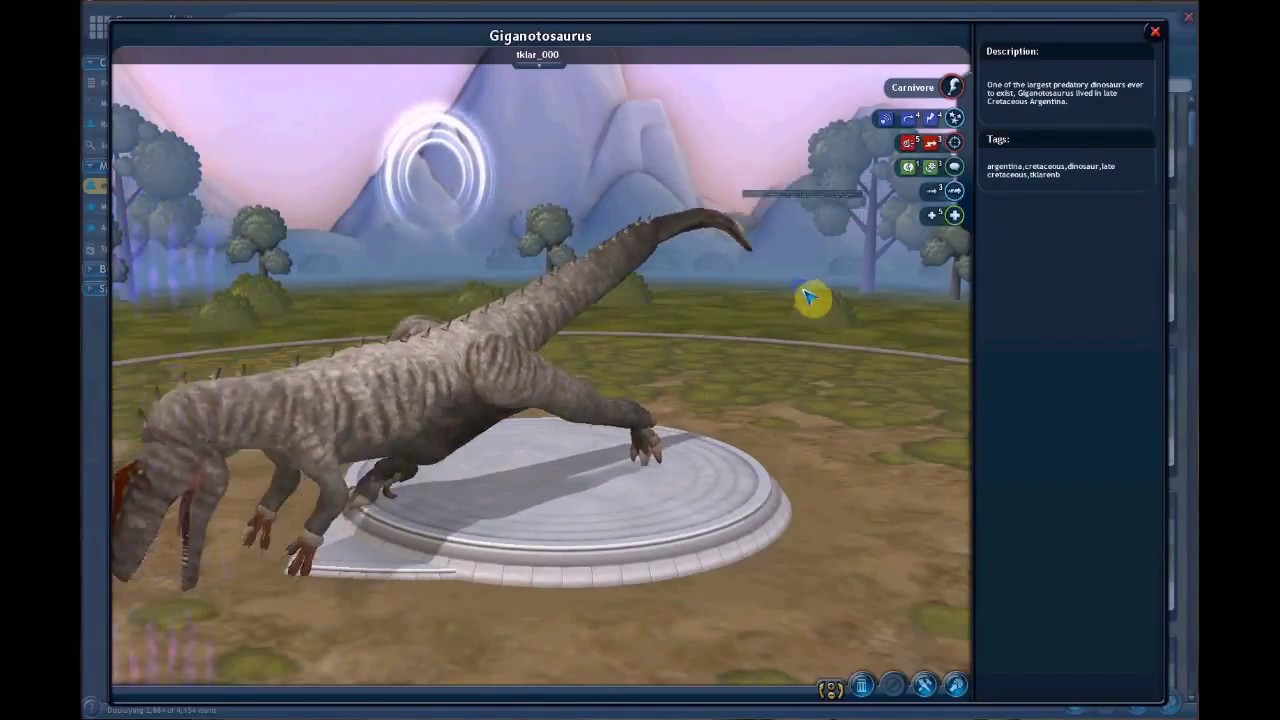The height and width of the screenshot is (720, 1280).
Task: Click the Carnivore diet icon
Action: 953,87
